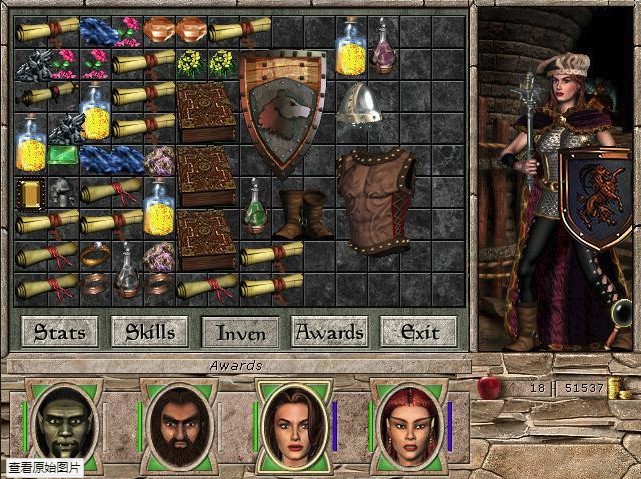Click the red apple food icon
Screen dimensions: 641x479
pos(488,386)
